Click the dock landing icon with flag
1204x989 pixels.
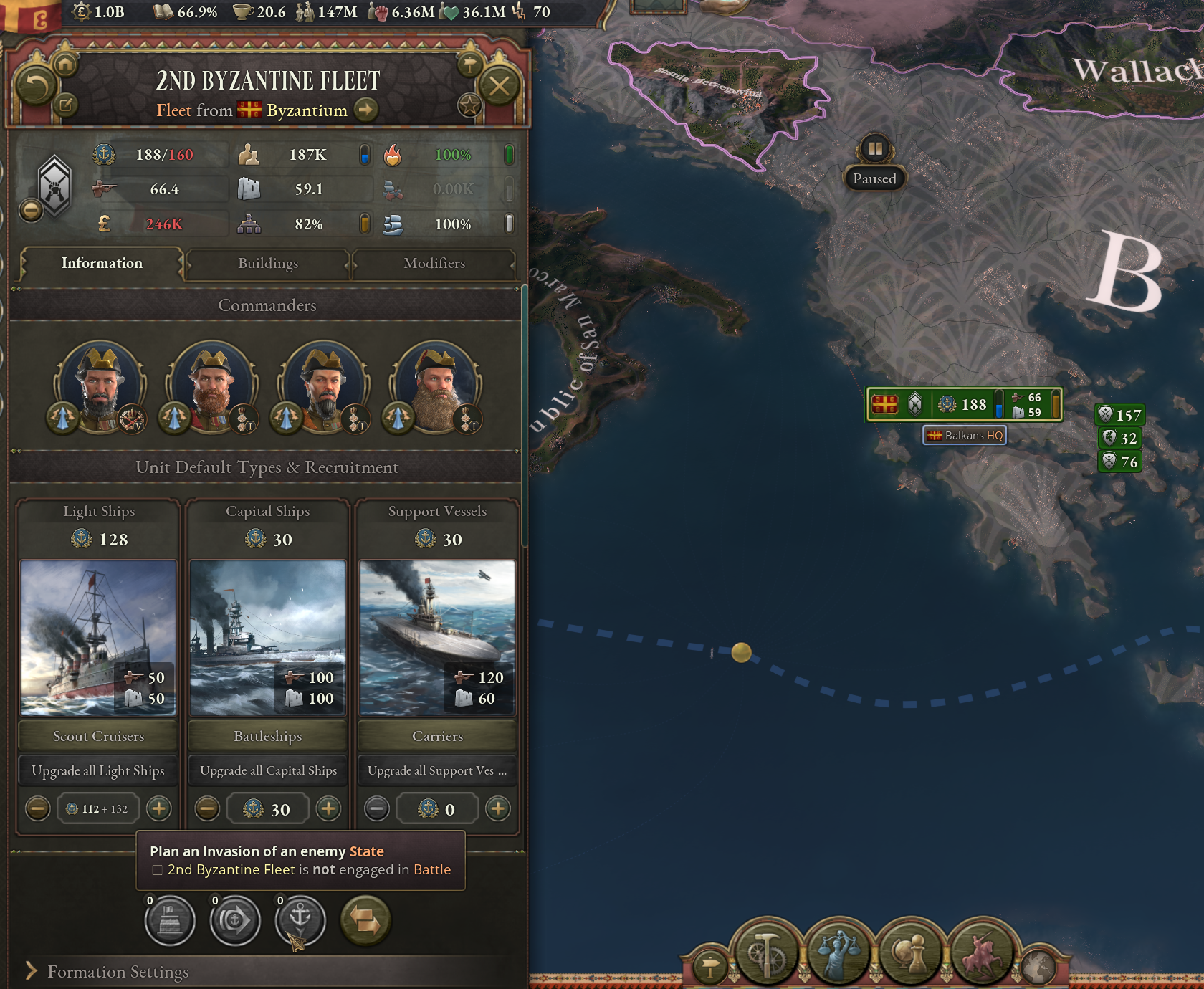click(170, 921)
